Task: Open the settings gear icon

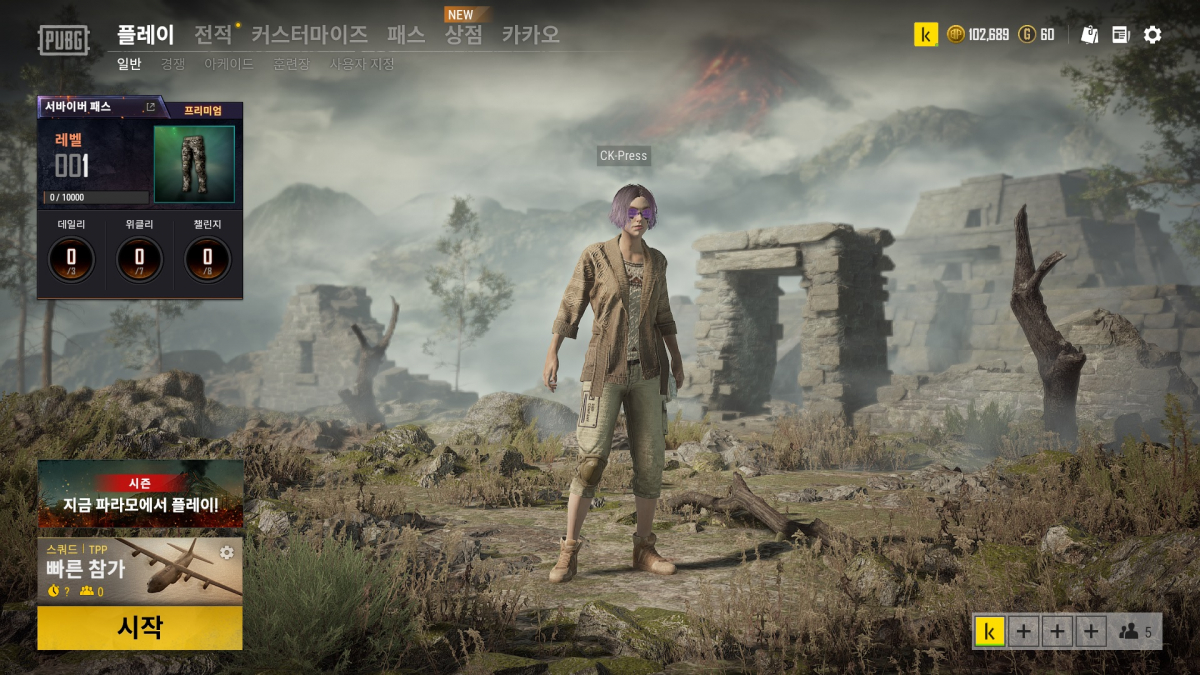Action: 1152,35
